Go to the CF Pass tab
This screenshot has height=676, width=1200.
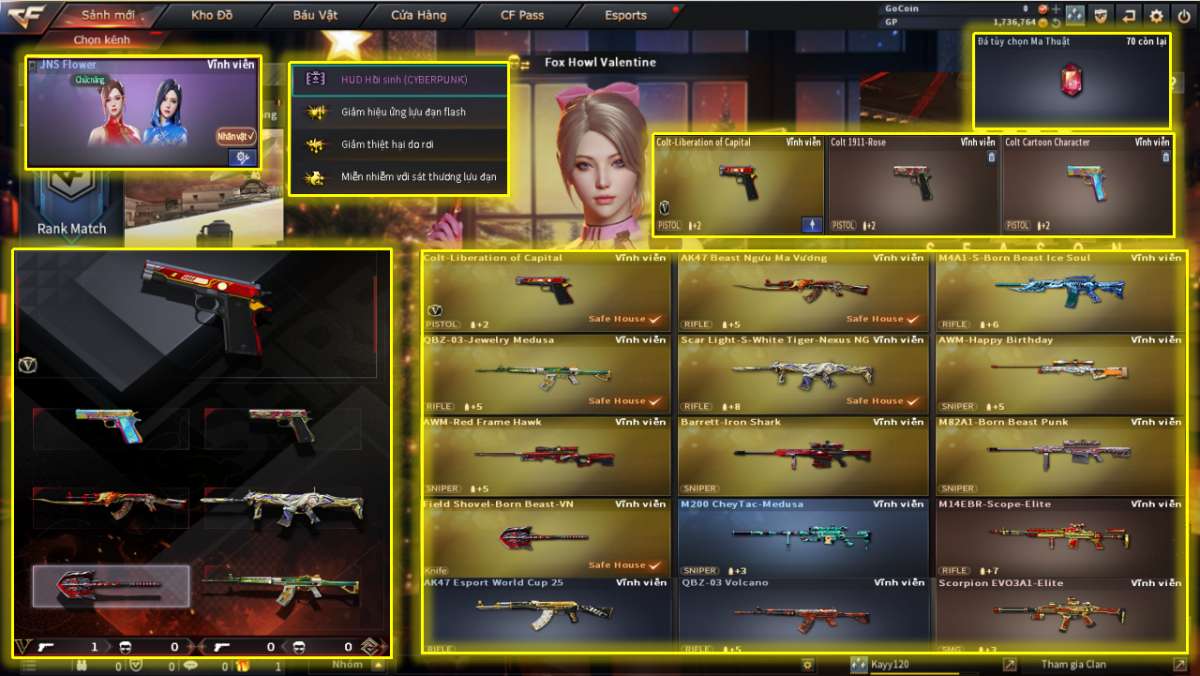tap(522, 15)
